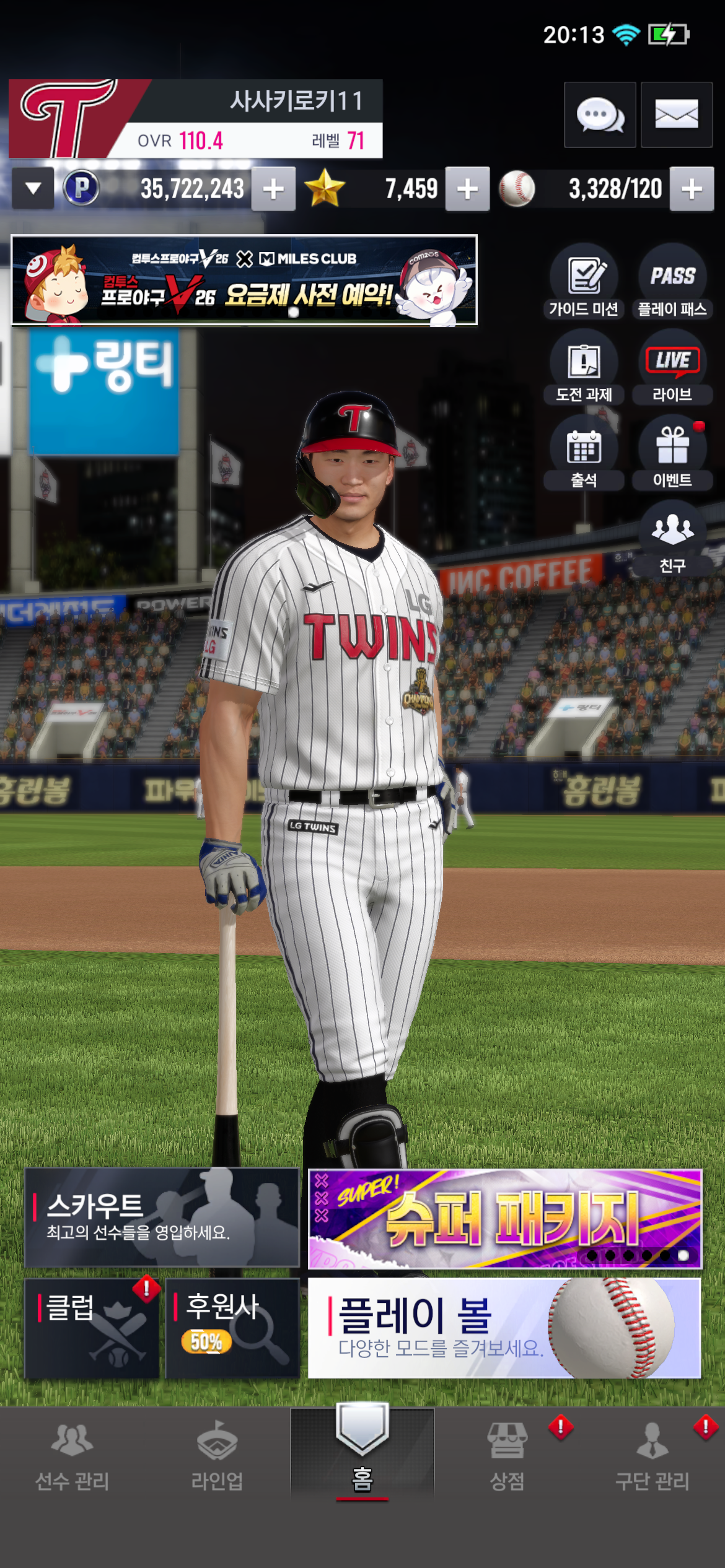This screenshot has height=1568, width=725.
Task: Expand the currency dropdown arrow
Action: [x=33, y=188]
